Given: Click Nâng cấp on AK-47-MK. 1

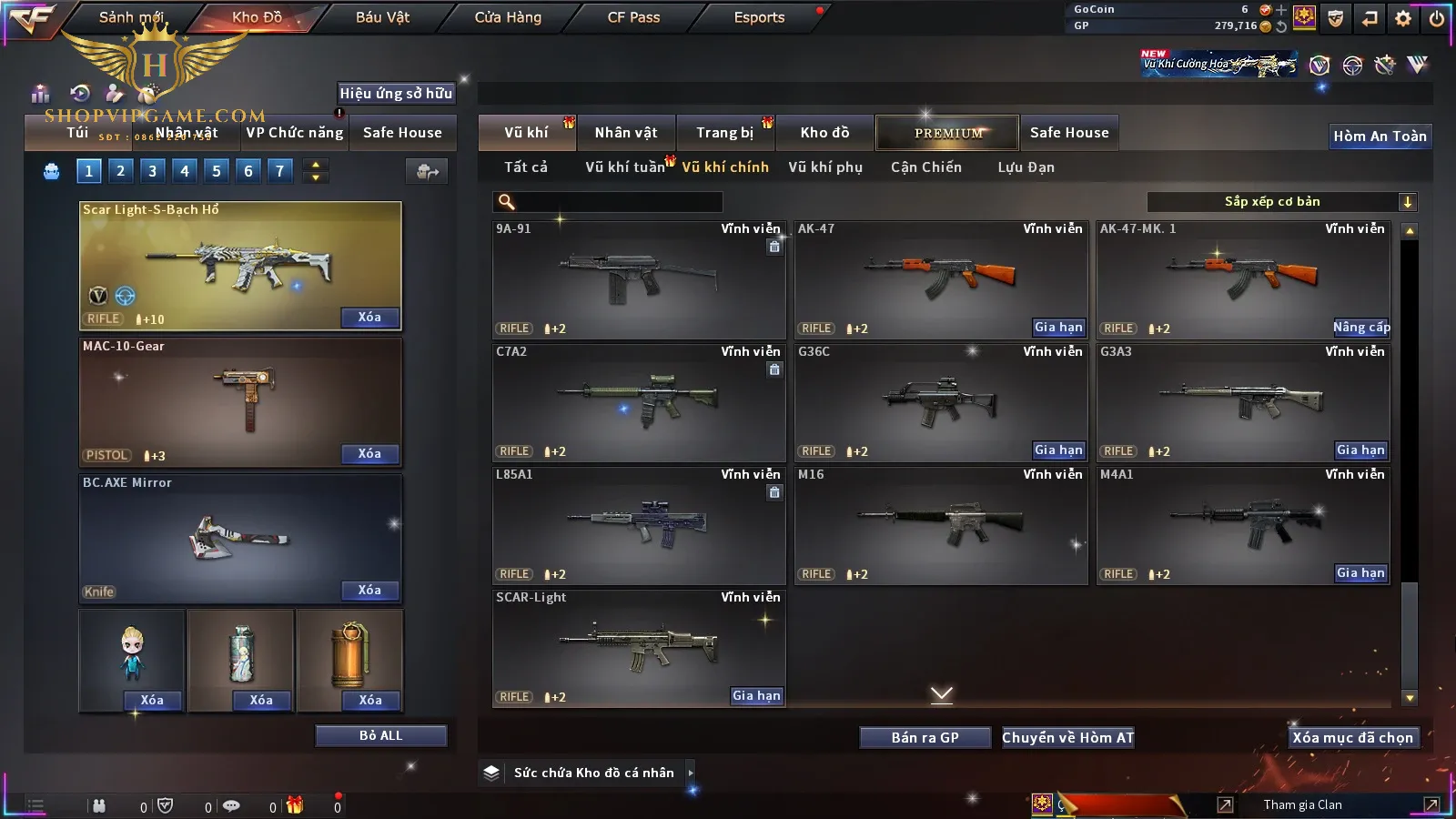Looking at the screenshot, I should tap(1361, 328).
